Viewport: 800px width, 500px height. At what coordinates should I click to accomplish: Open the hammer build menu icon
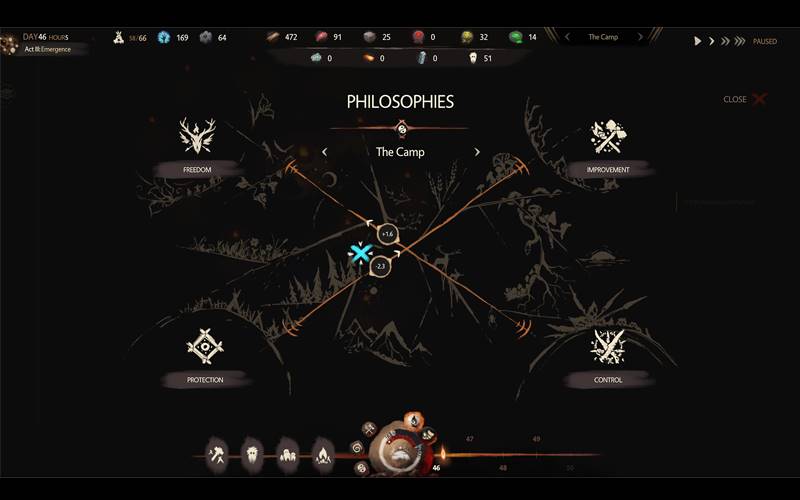pos(217,455)
